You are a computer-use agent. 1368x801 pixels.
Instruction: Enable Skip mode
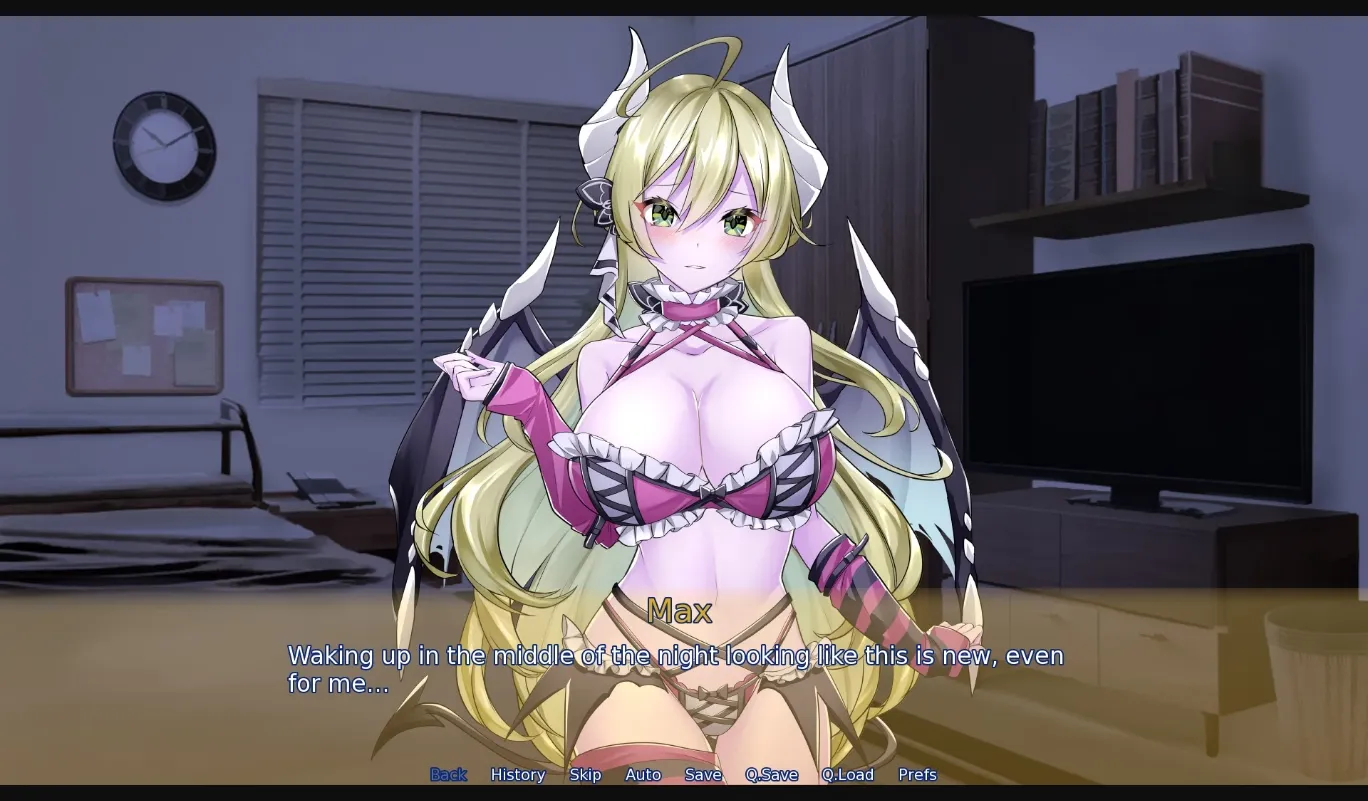pos(585,774)
